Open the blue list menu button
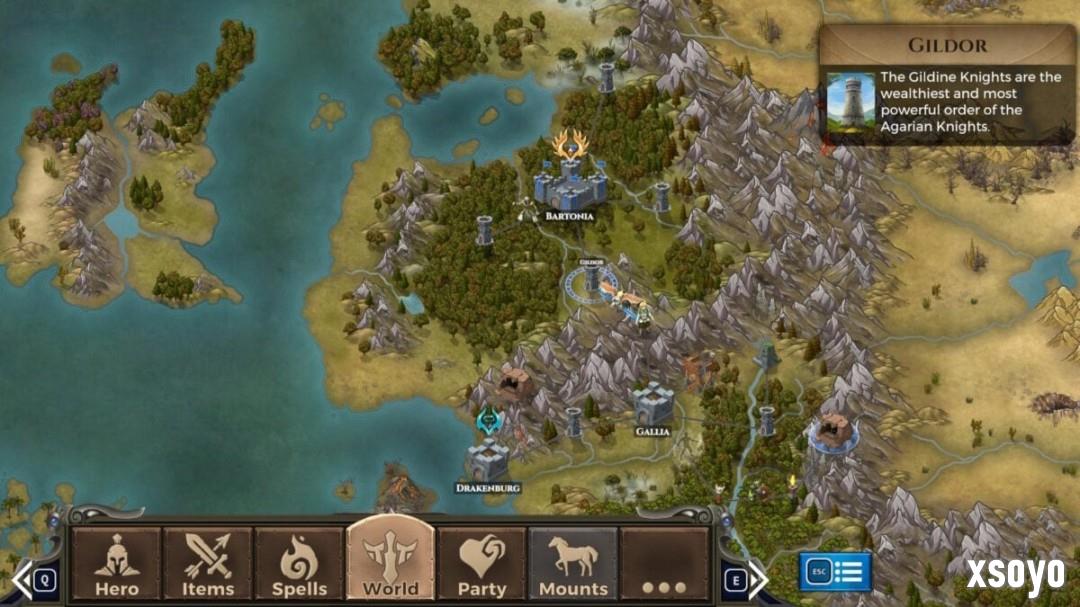This screenshot has width=1080, height=607. tap(835, 572)
